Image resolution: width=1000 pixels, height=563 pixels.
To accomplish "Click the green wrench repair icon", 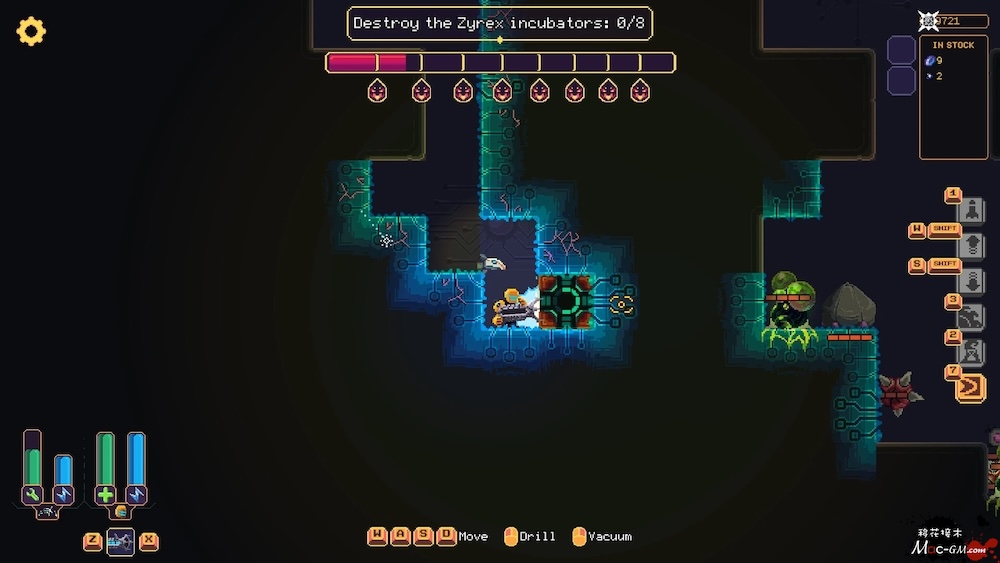I will [x=33, y=494].
